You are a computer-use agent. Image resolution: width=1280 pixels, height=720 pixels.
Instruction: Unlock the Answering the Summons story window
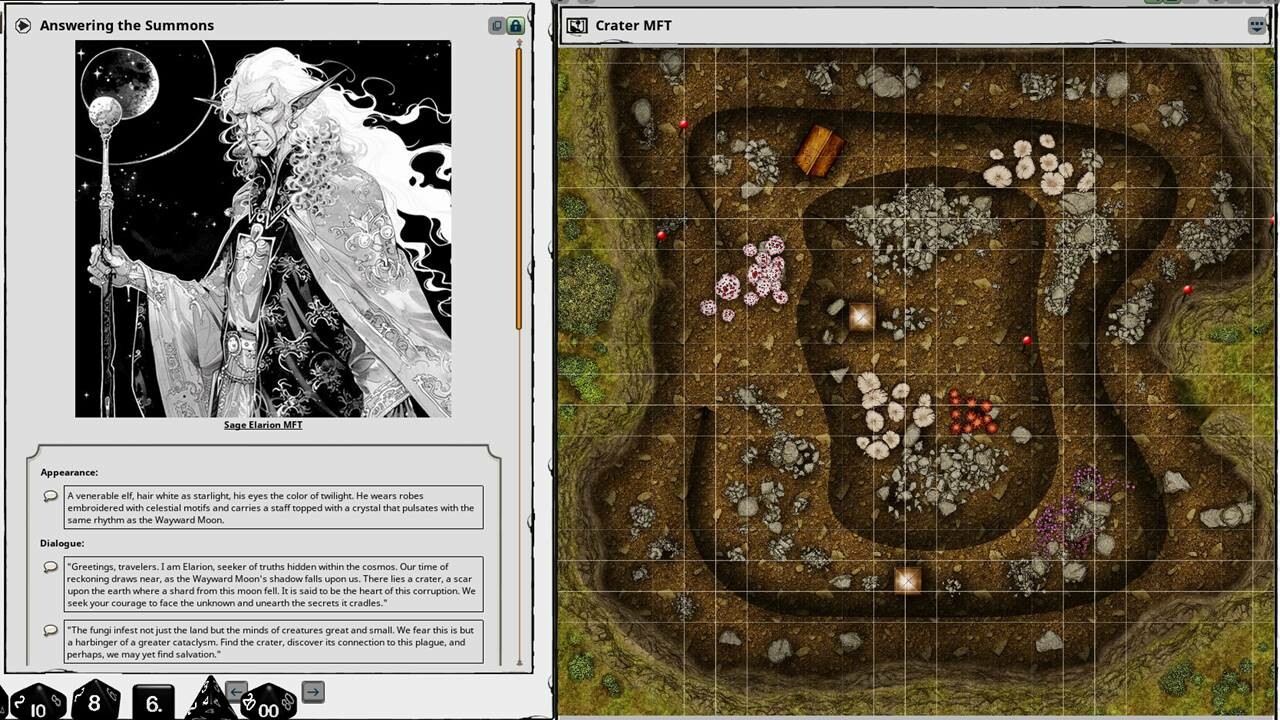point(515,25)
